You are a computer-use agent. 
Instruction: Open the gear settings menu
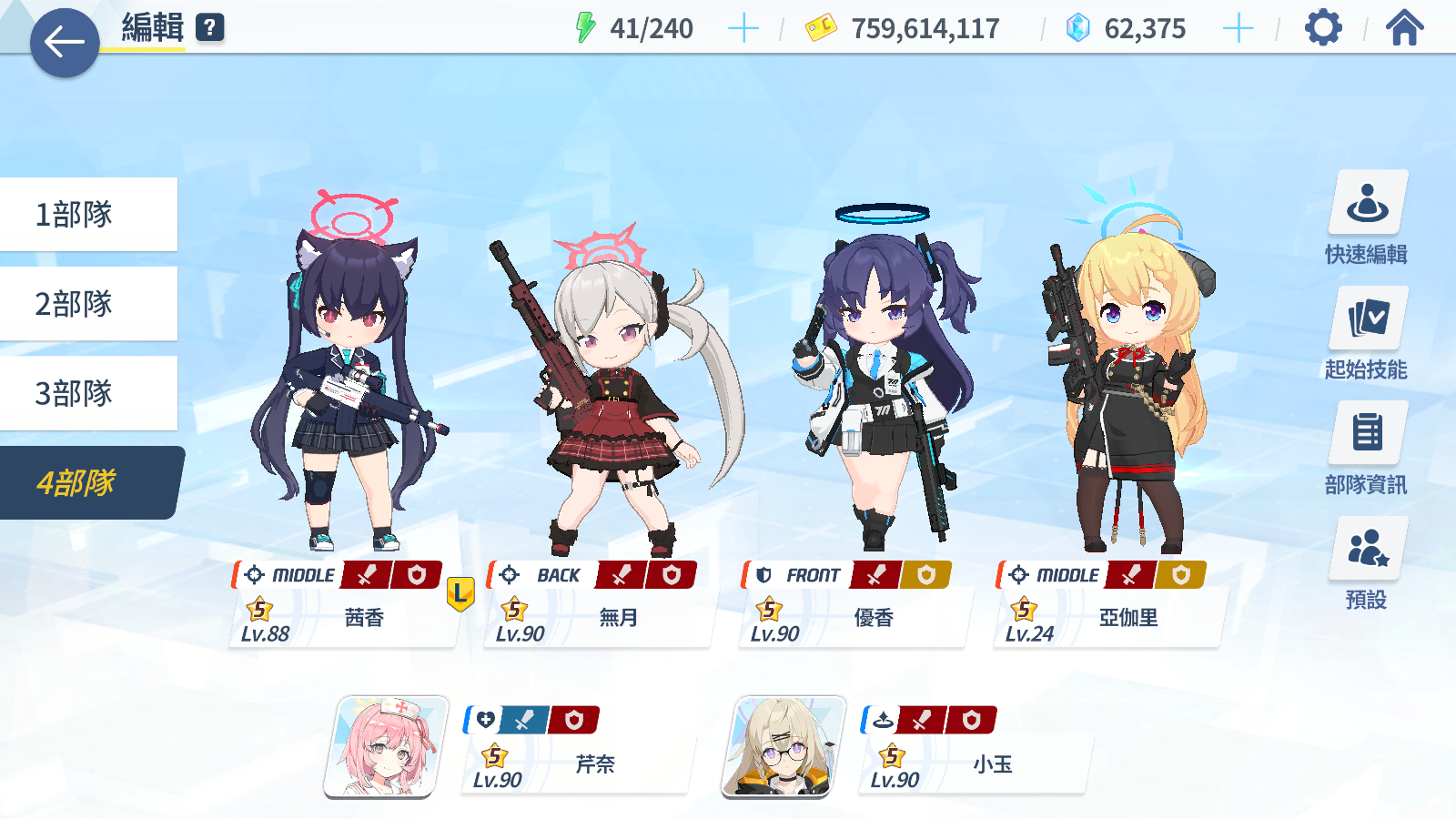point(1323,28)
